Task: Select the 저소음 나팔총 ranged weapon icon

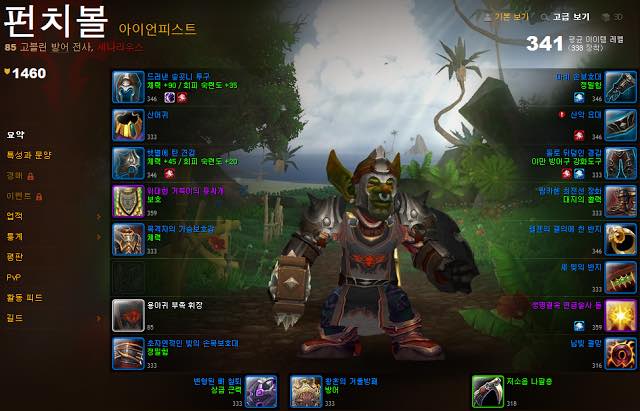Action: [x=487, y=391]
